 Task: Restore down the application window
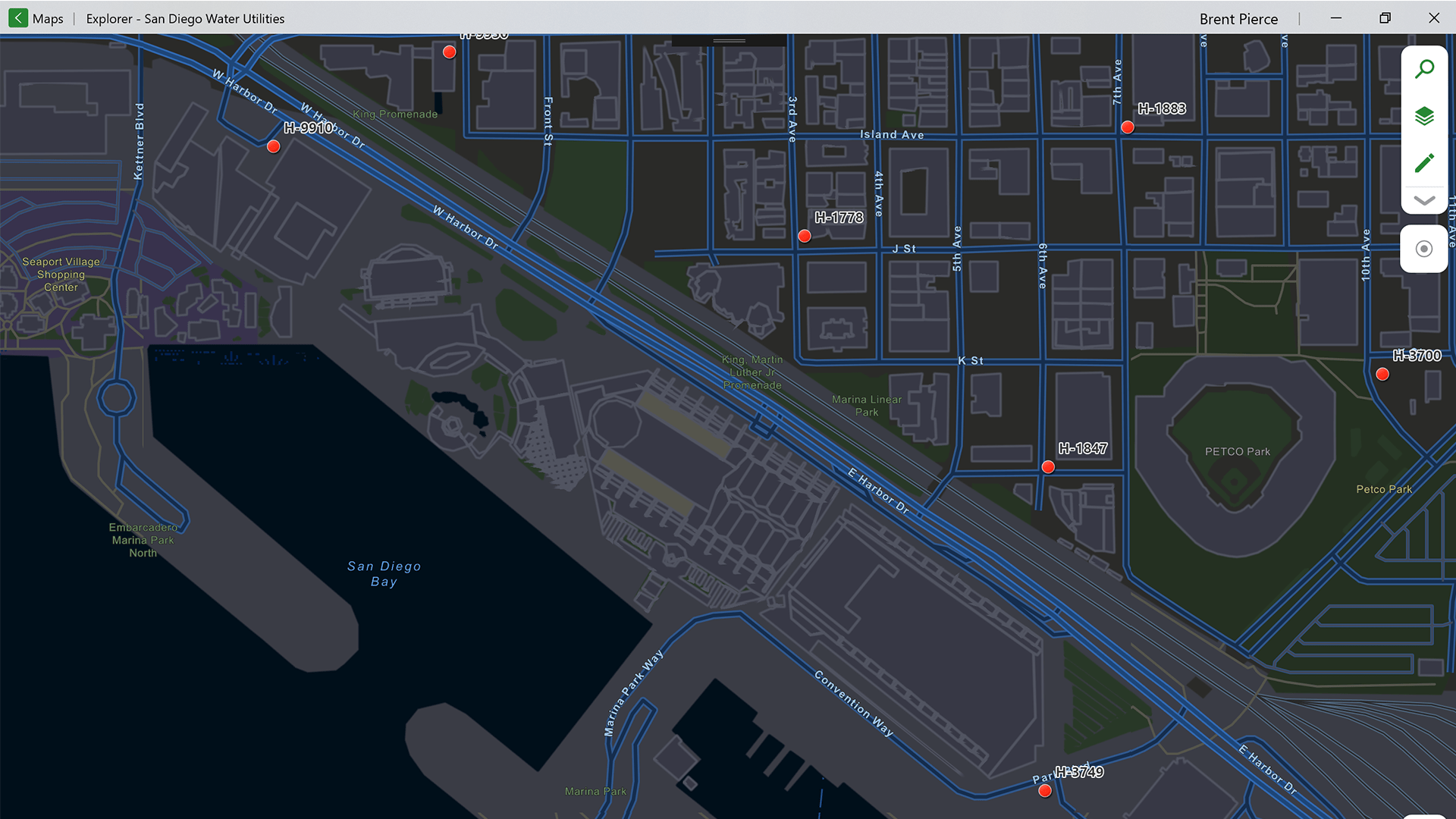tap(1385, 17)
